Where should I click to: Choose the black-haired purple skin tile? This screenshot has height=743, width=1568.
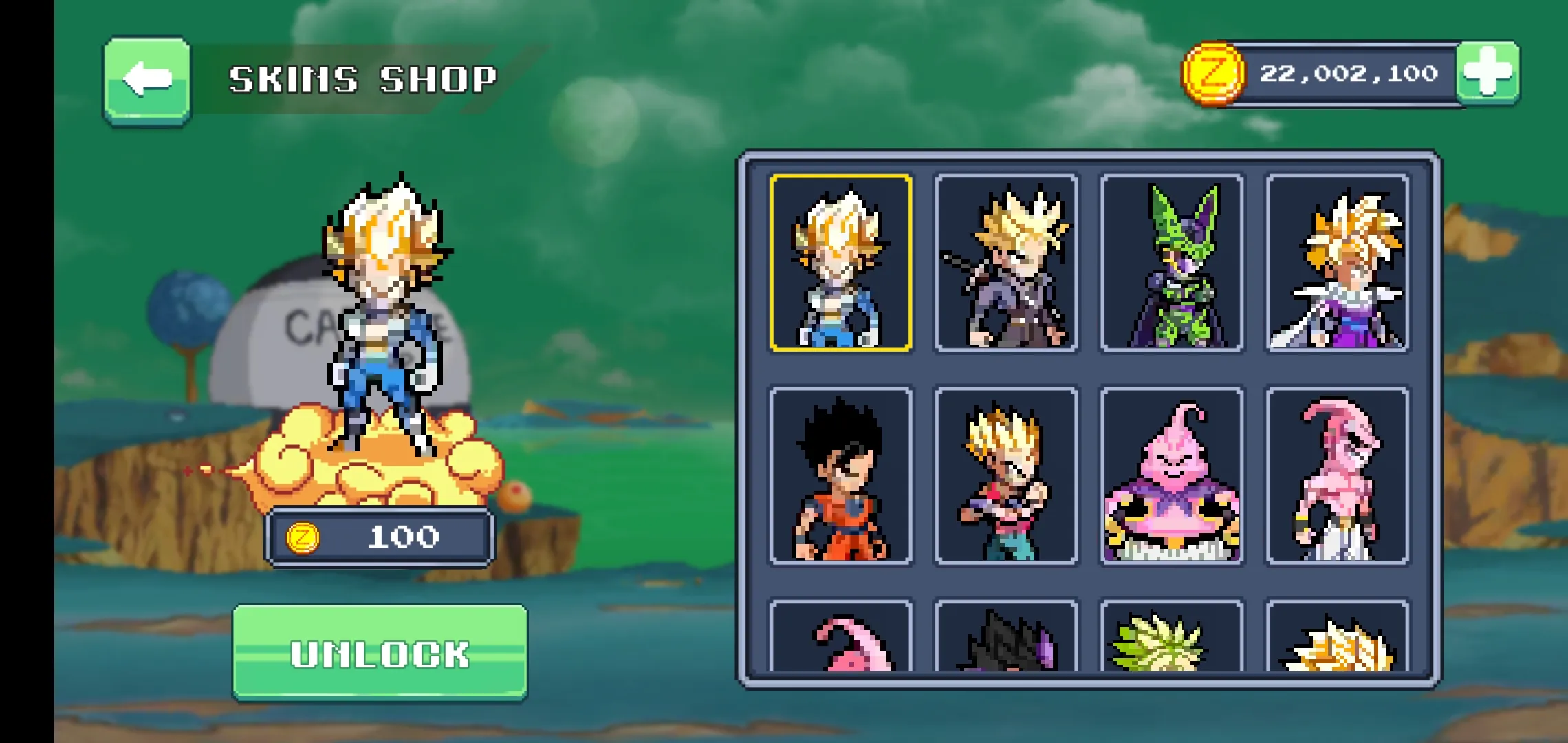click(1006, 638)
